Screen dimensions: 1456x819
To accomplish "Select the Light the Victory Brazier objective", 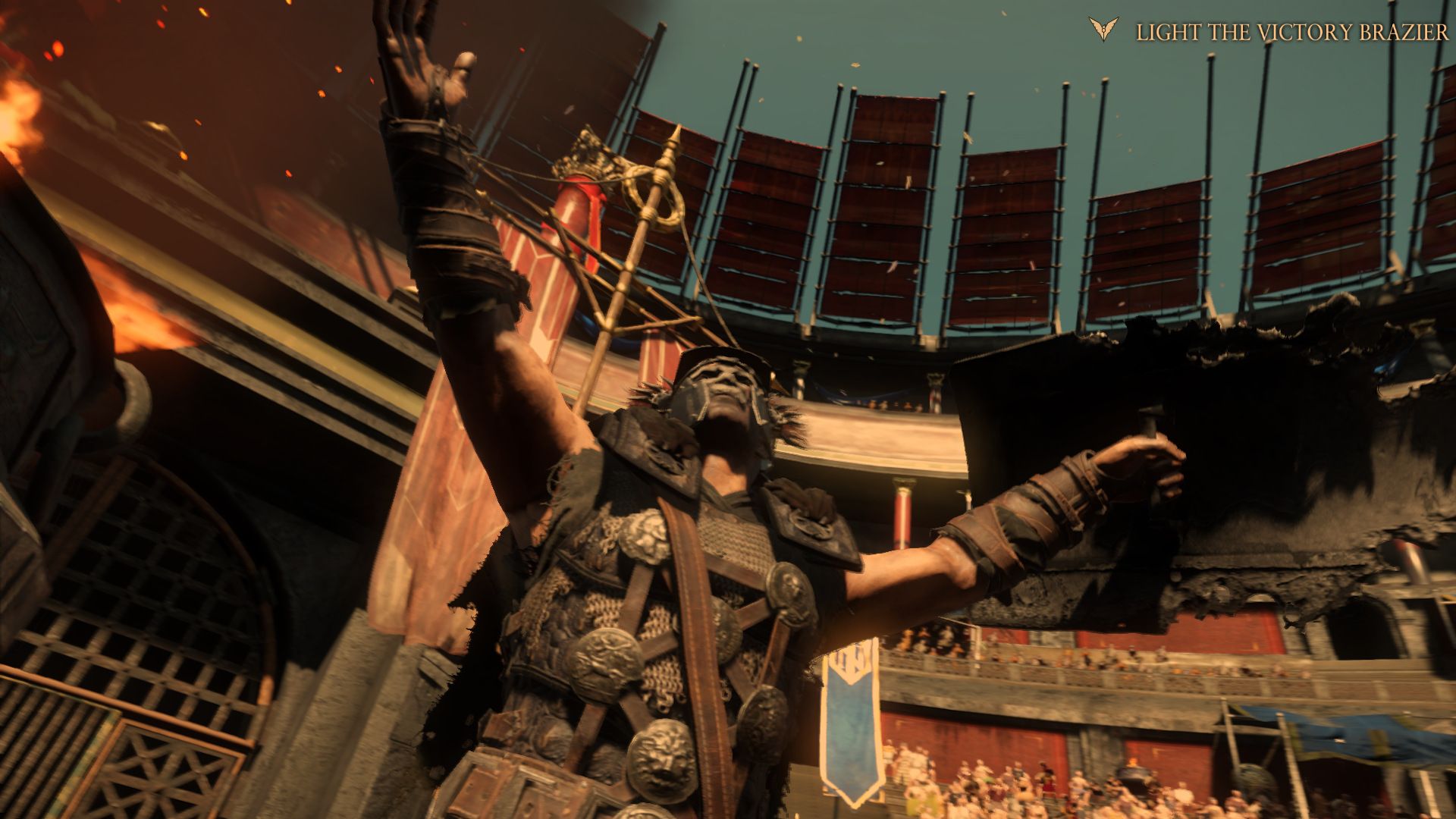I will 1291,32.
